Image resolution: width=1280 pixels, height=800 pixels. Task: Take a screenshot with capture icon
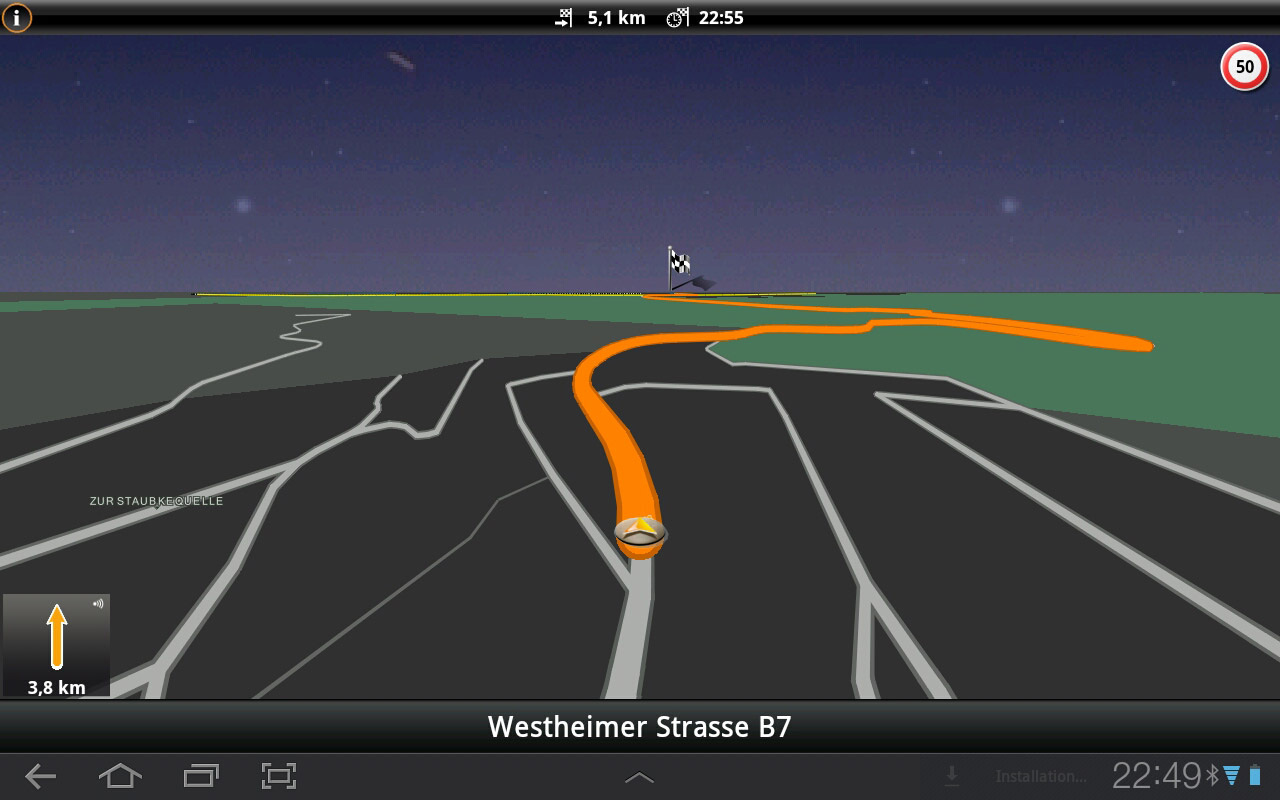click(279, 776)
